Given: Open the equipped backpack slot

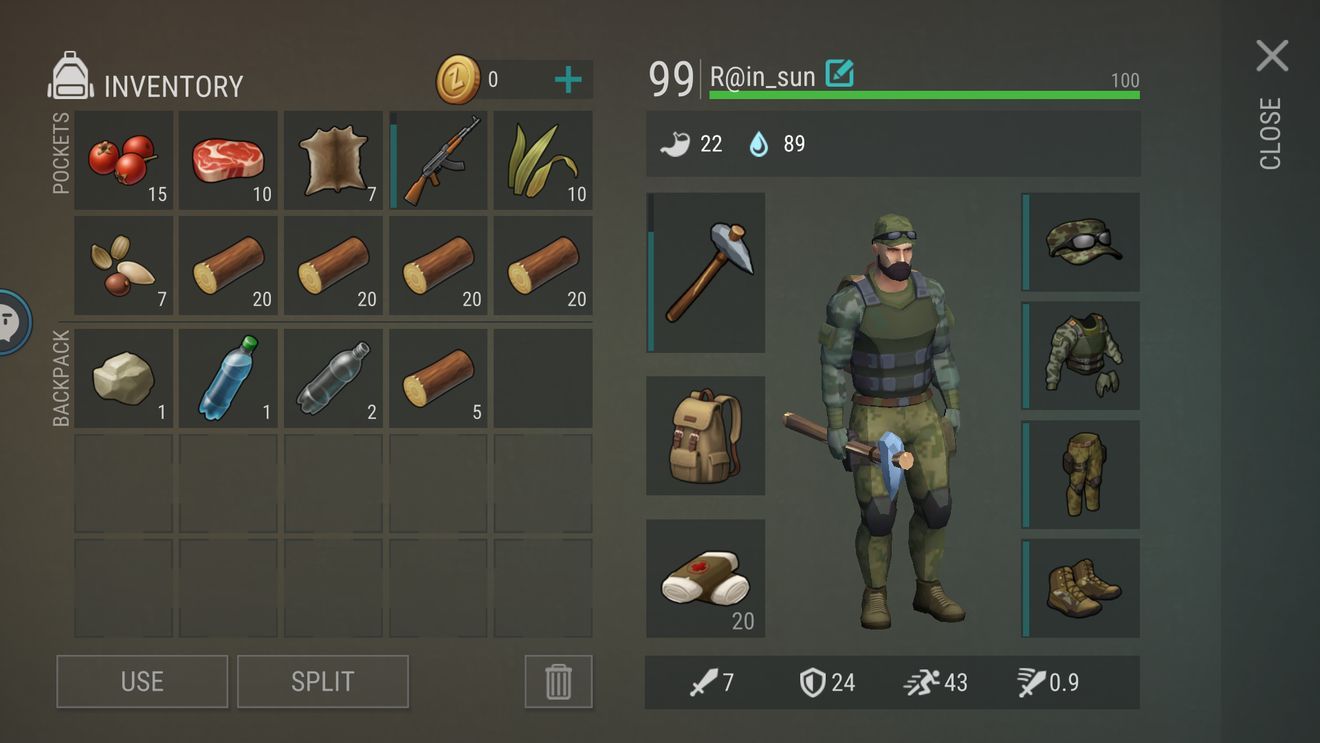Looking at the screenshot, I should 706,436.
